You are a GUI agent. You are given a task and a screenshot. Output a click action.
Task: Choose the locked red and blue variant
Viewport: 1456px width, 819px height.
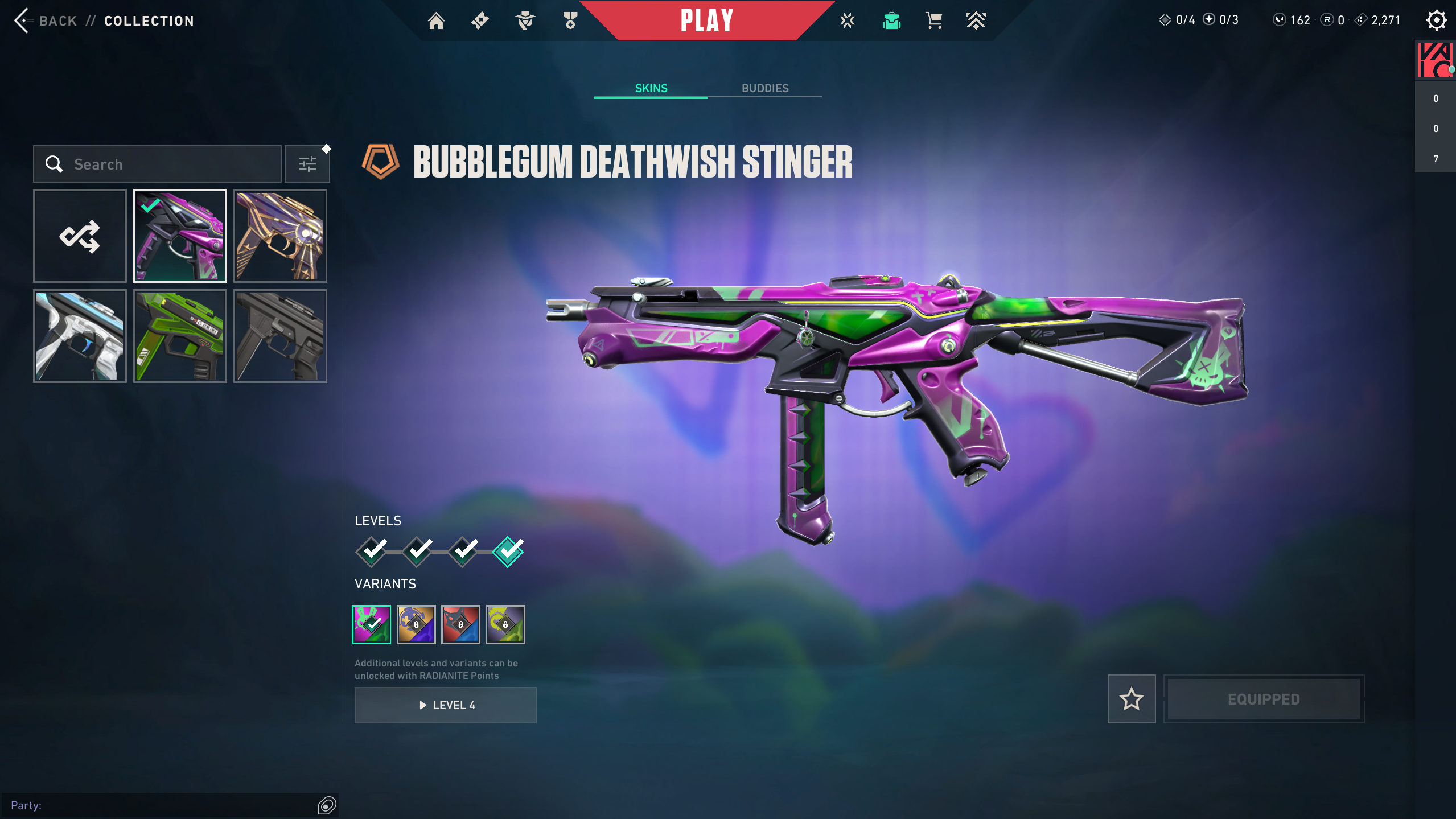[x=460, y=624]
